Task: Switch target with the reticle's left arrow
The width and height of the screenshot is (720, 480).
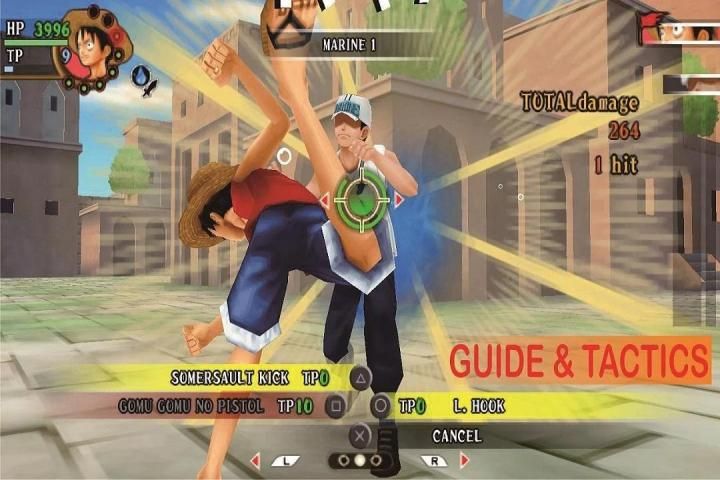Action: 324,200
